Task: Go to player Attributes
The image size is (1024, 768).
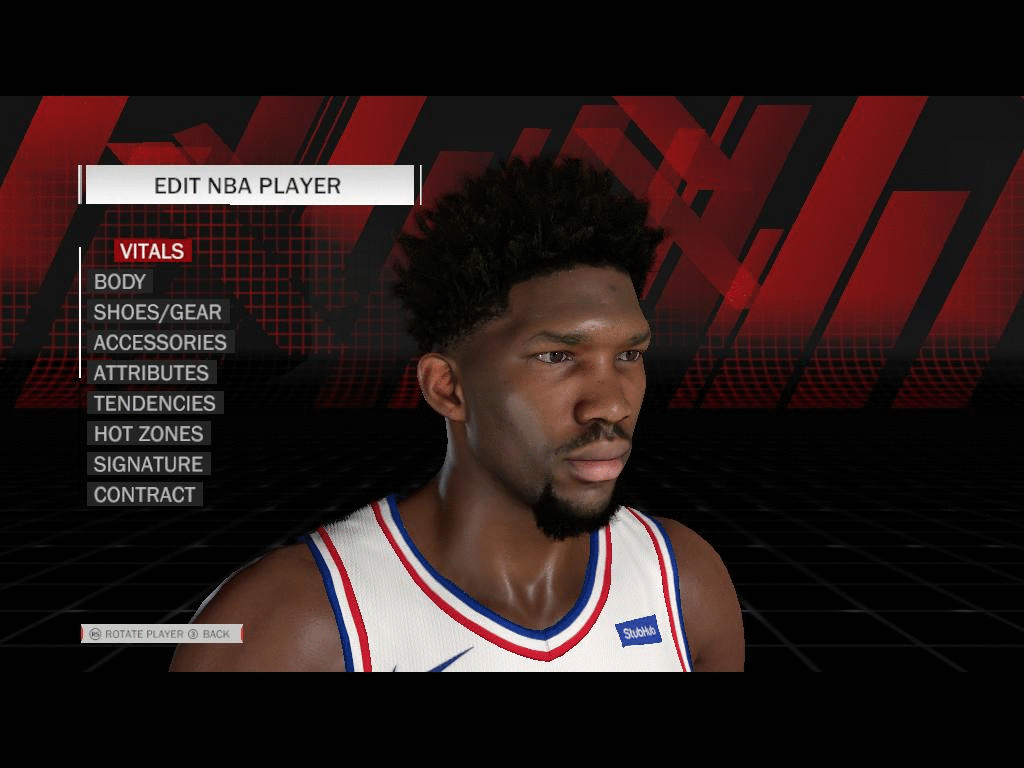Action: pos(151,373)
